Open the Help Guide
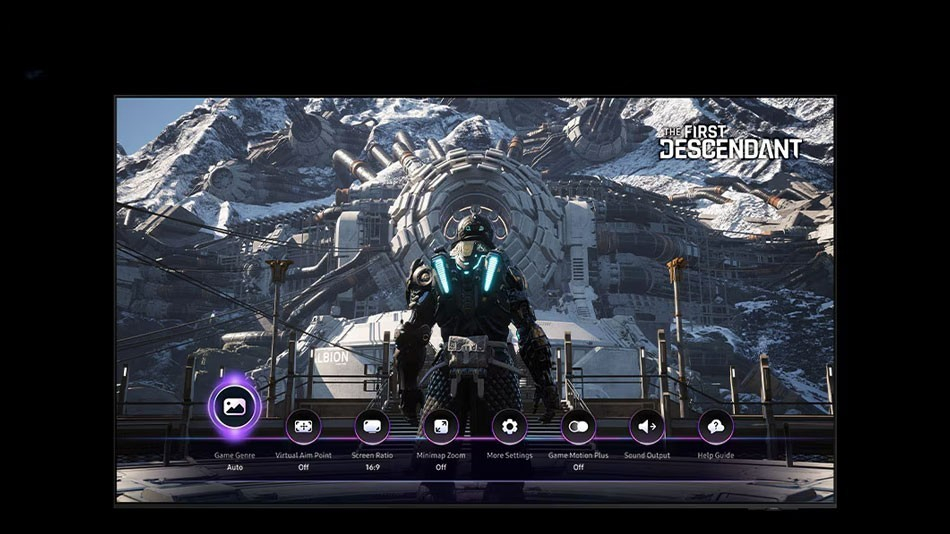The height and width of the screenshot is (534, 950). (716, 426)
